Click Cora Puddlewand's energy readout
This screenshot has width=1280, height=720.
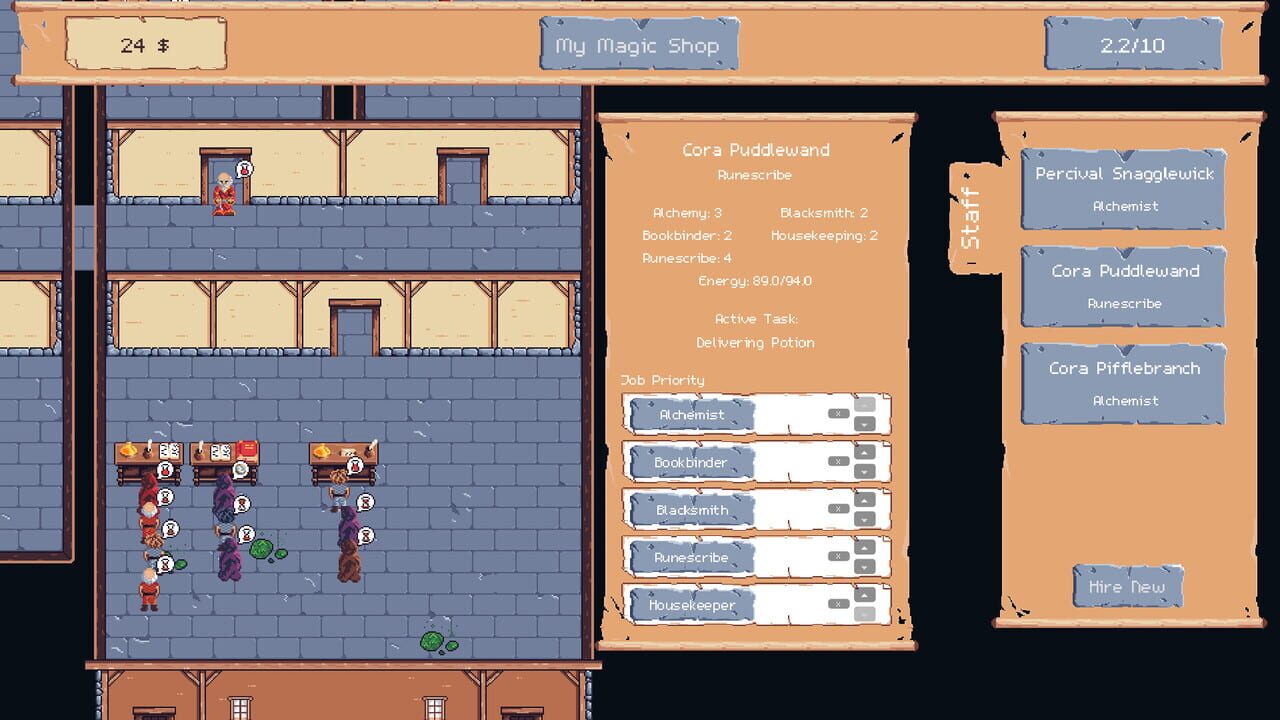pyautogui.click(x=755, y=281)
